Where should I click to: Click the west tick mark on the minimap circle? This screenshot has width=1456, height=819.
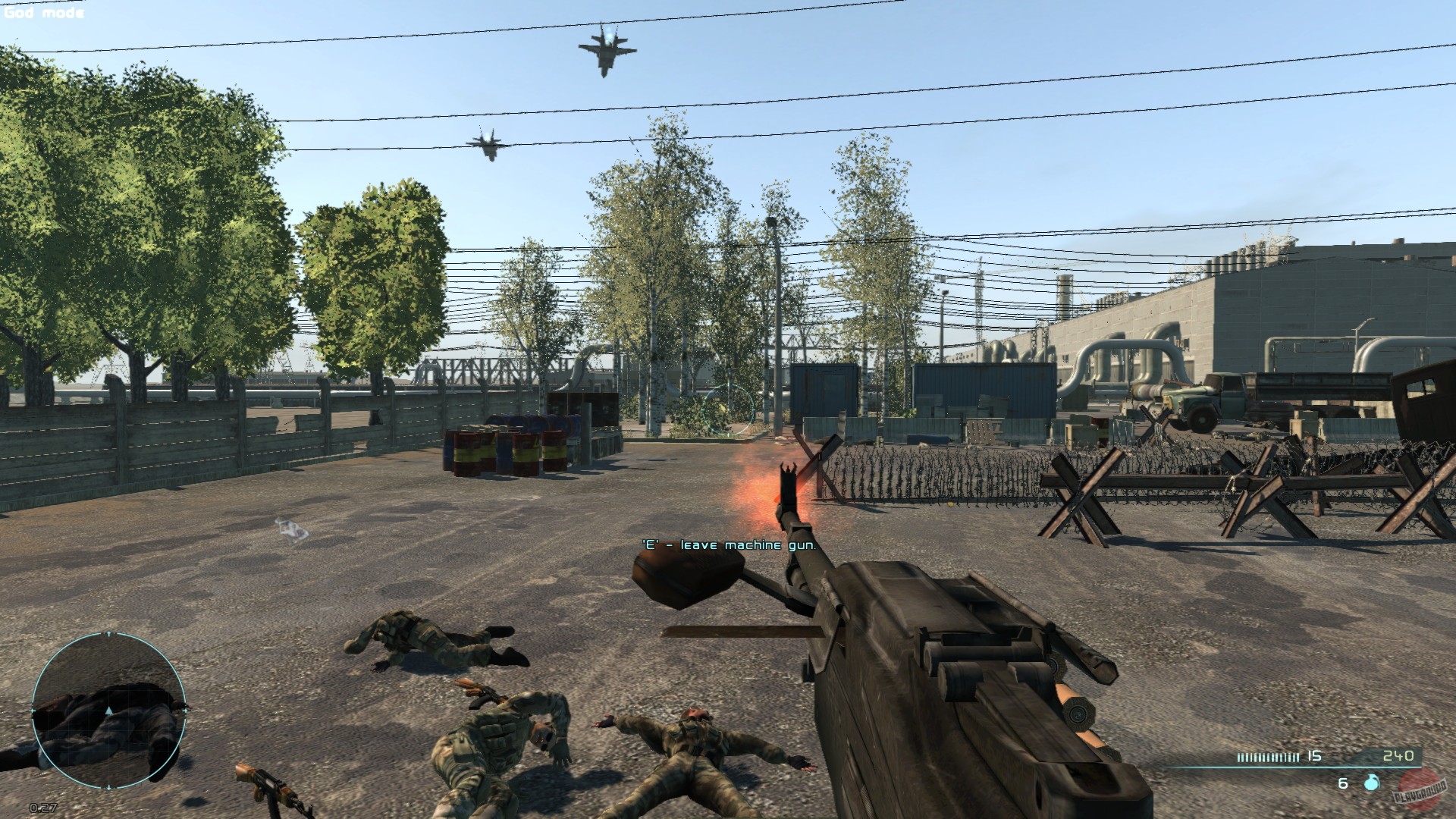33,711
